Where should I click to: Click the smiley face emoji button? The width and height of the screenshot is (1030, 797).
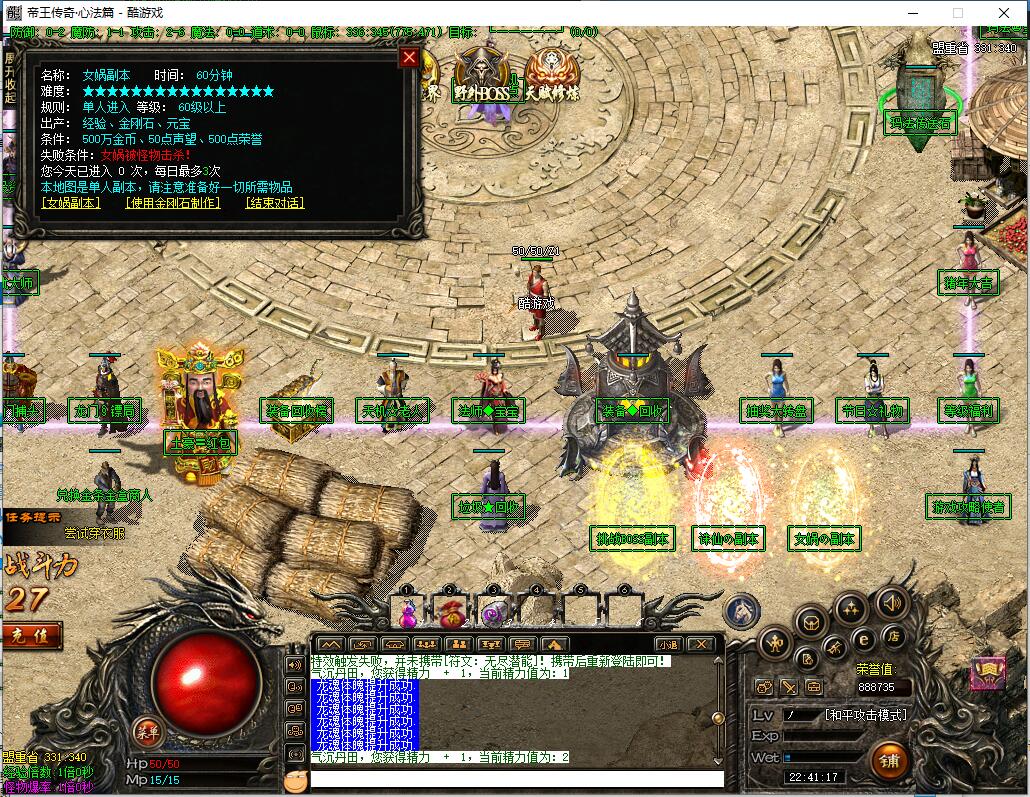294,780
